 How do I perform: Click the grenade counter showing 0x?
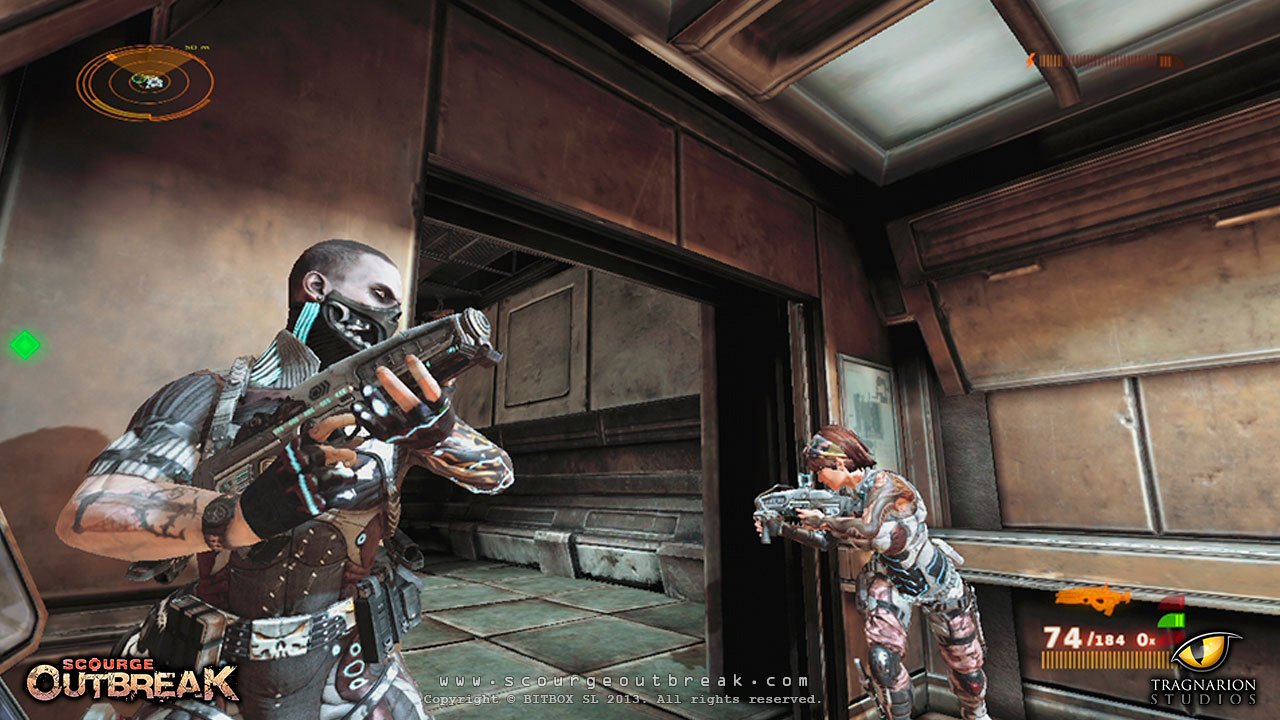pyautogui.click(x=1146, y=639)
